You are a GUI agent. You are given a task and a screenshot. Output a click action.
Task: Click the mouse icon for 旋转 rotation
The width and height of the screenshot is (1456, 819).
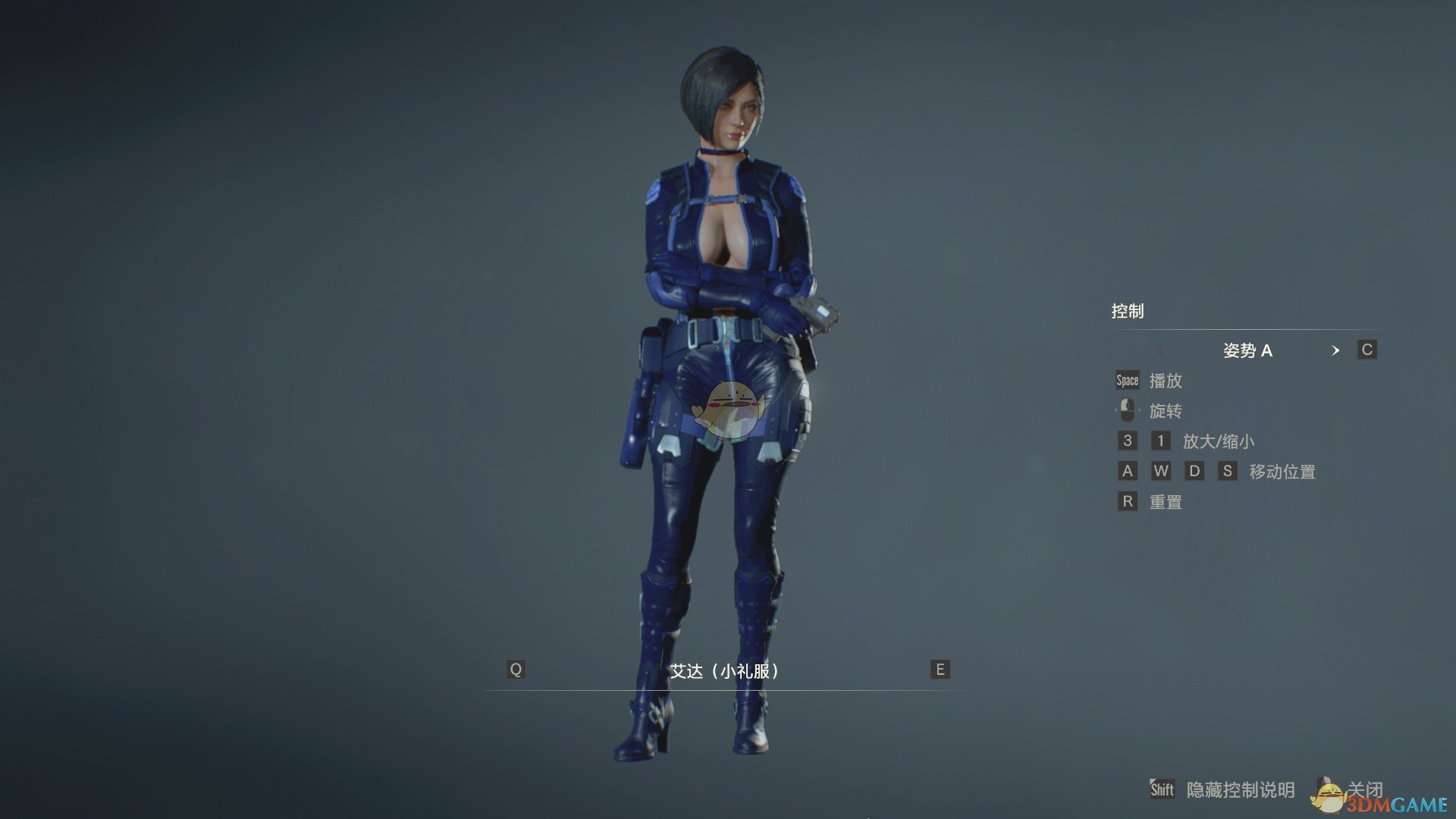tap(1126, 410)
